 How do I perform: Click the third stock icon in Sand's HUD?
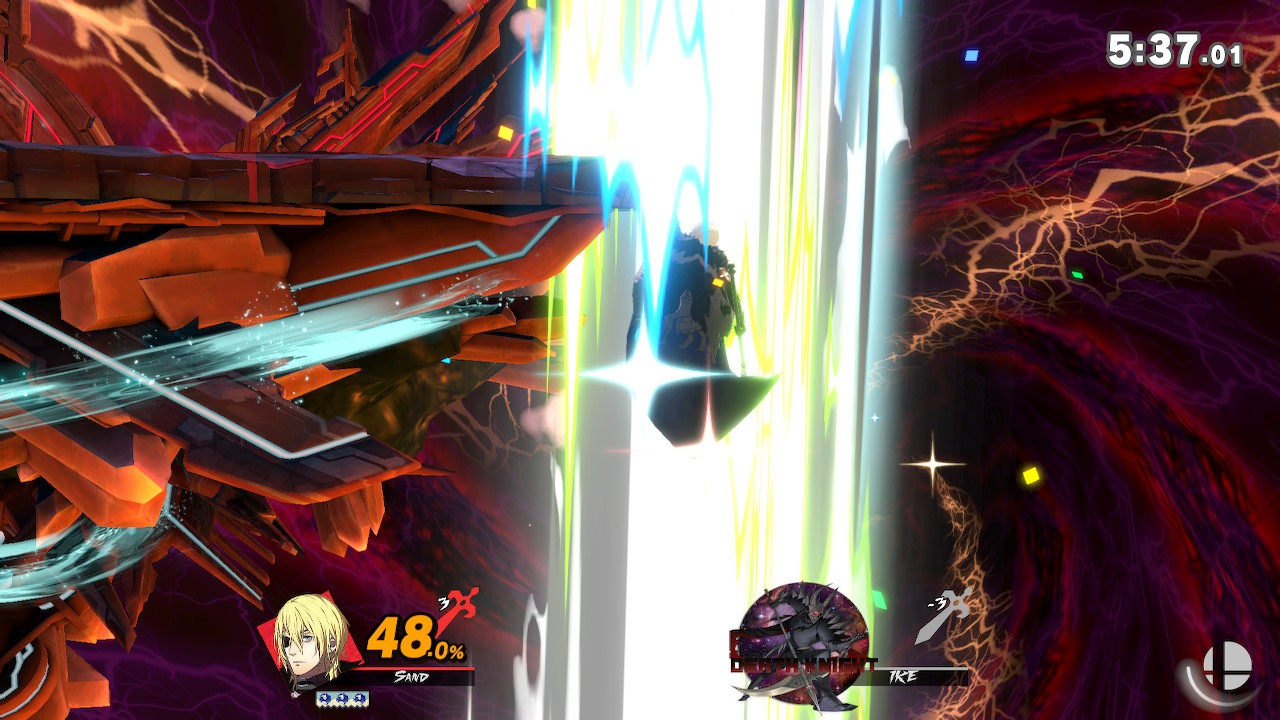click(x=360, y=698)
